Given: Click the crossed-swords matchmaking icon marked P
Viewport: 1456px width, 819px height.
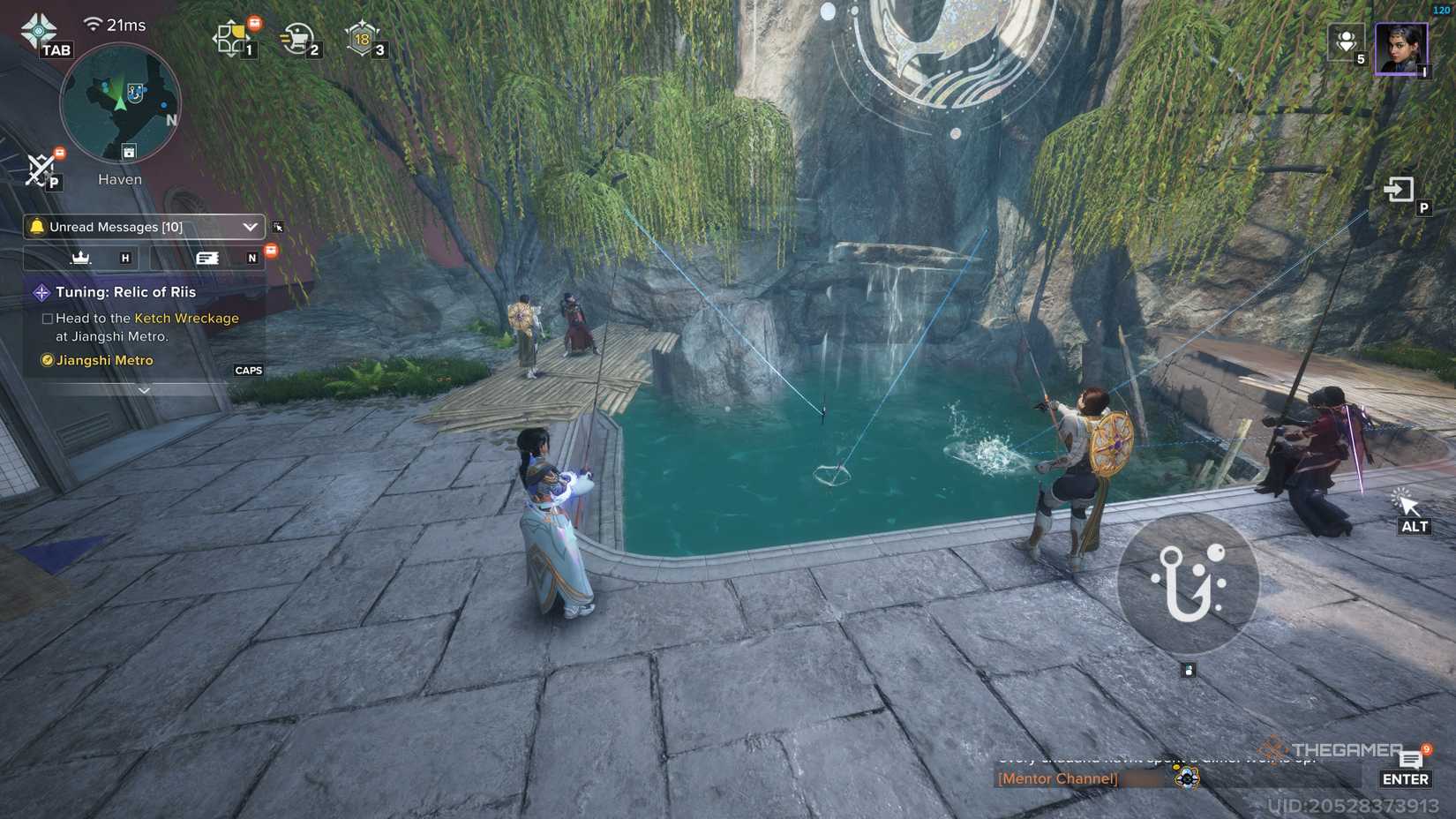Looking at the screenshot, I should click(x=40, y=169).
